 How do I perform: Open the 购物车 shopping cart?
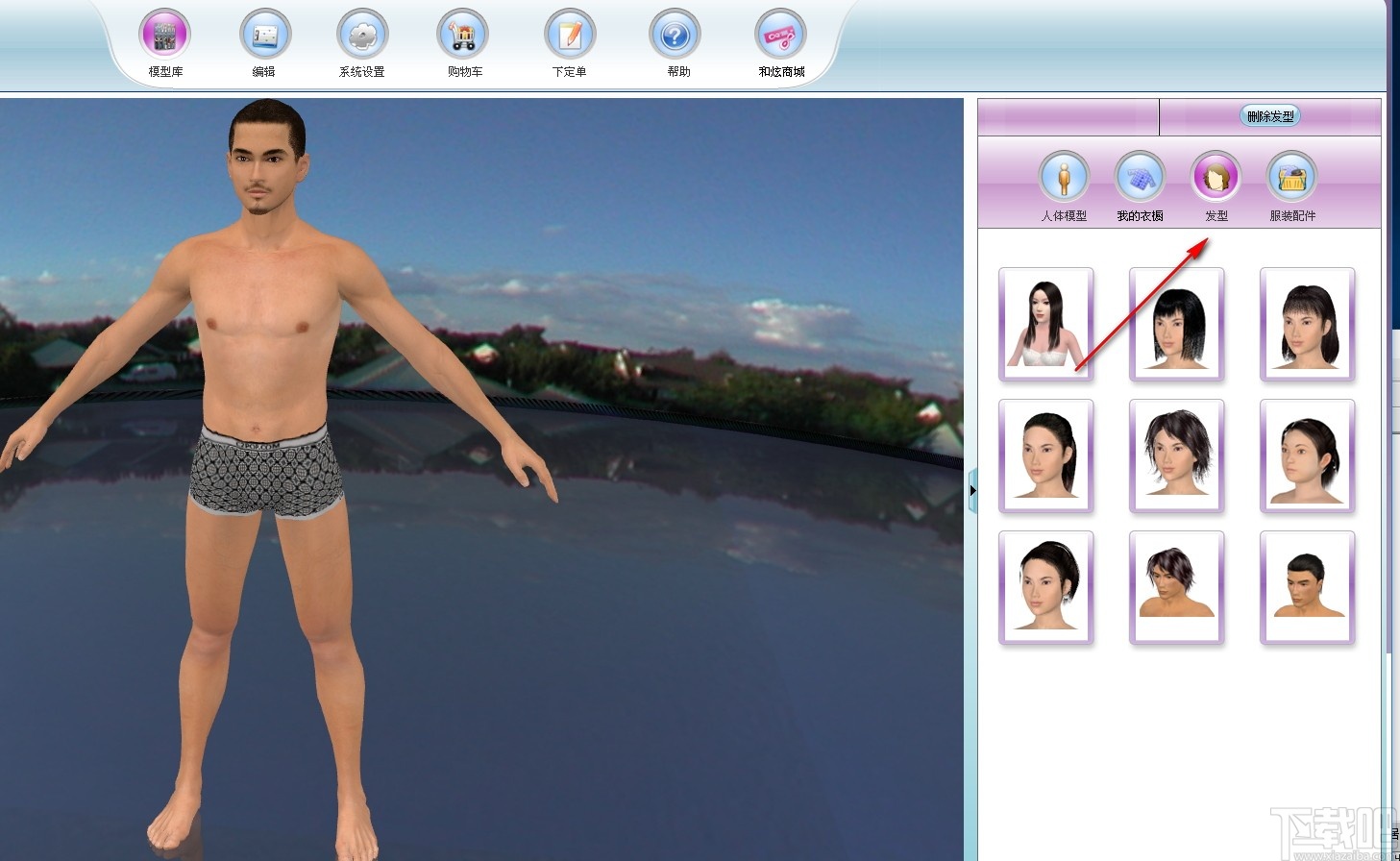(x=463, y=37)
